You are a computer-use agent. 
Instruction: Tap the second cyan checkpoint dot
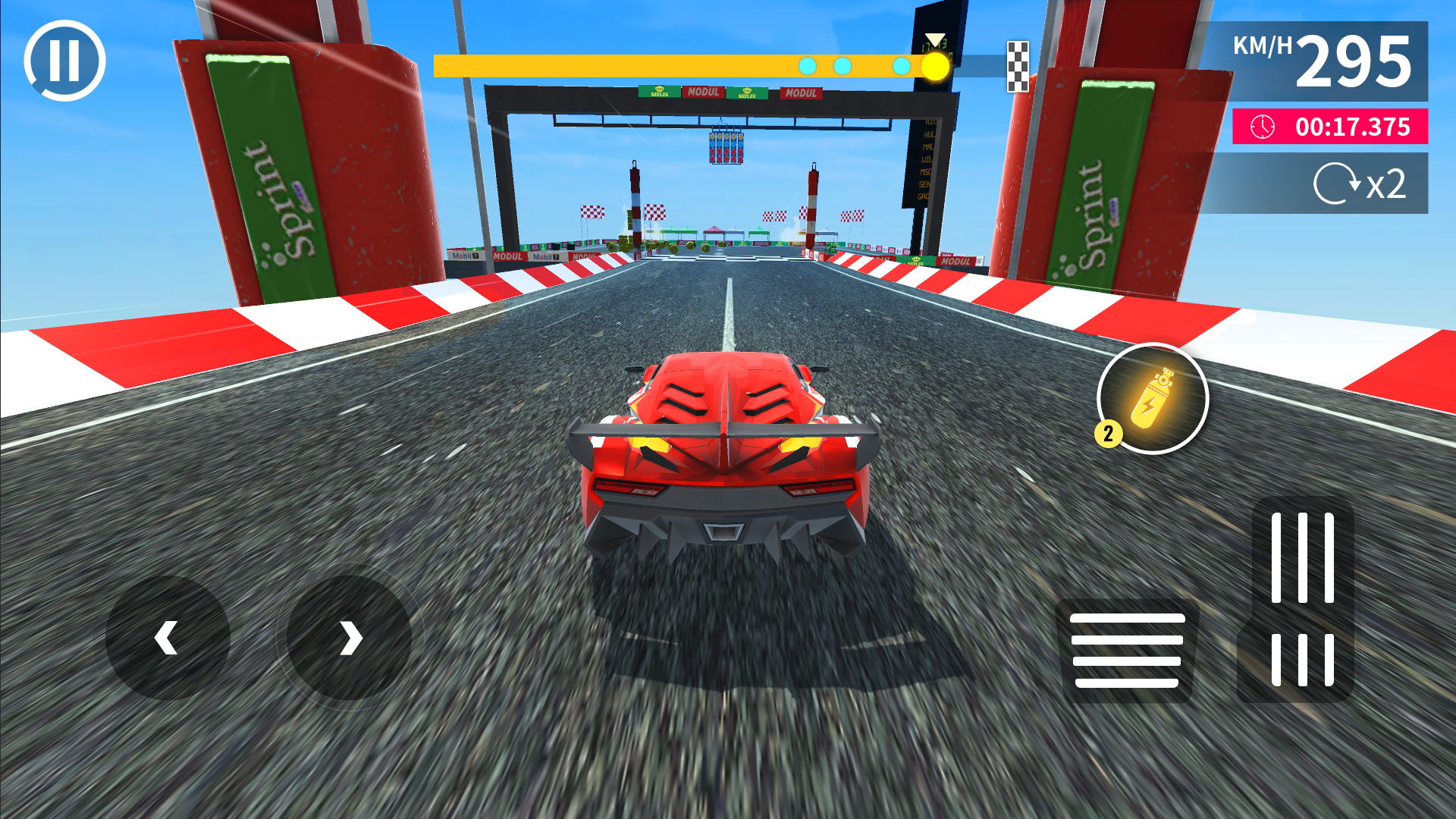point(842,65)
